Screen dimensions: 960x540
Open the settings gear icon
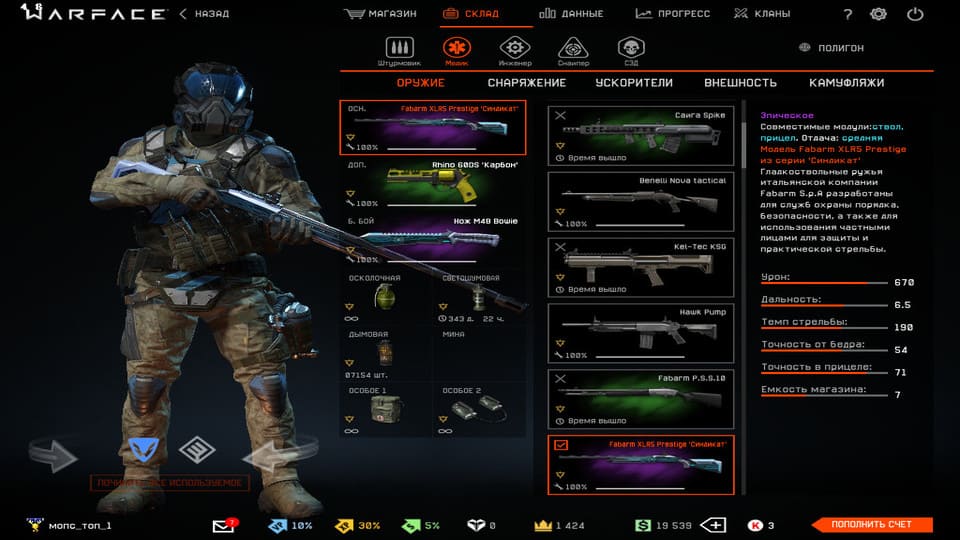pos(878,14)
